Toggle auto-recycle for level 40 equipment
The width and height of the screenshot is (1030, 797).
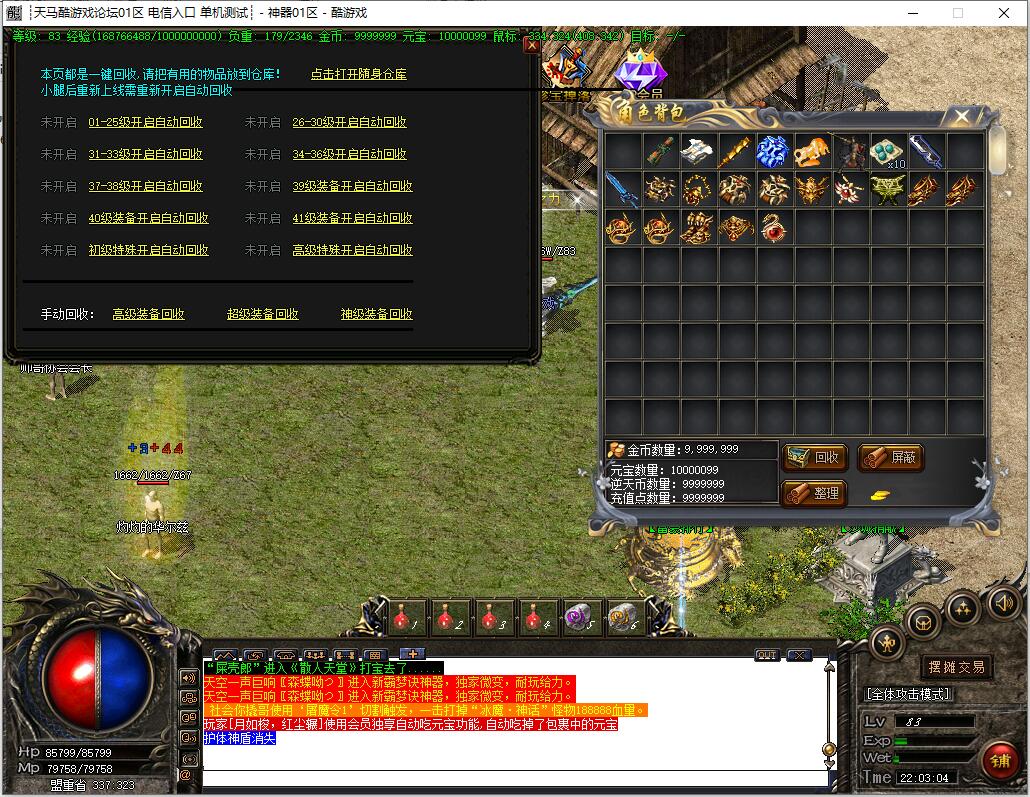click(x=148, y=218)
